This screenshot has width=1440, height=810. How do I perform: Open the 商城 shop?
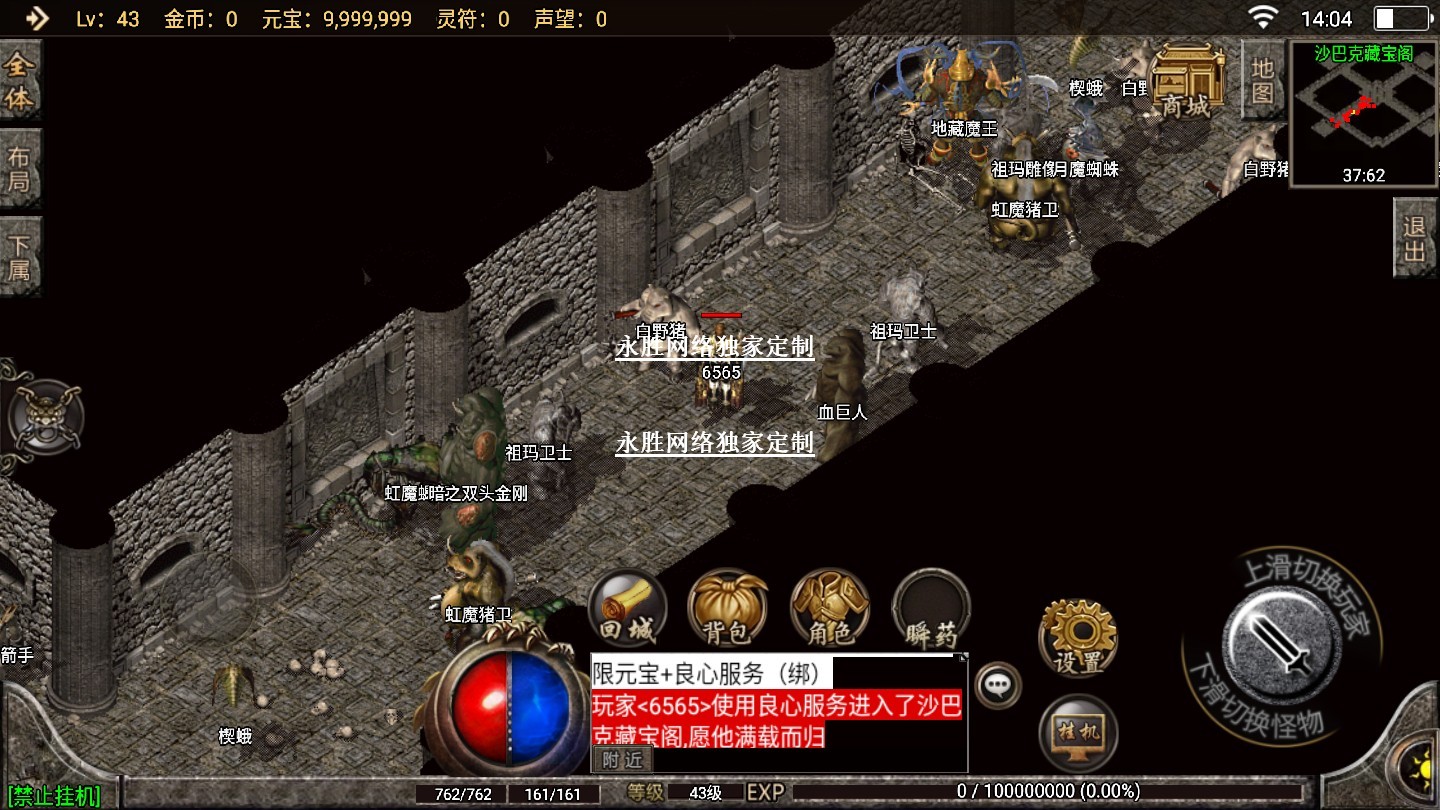[x=1186, y=82]
